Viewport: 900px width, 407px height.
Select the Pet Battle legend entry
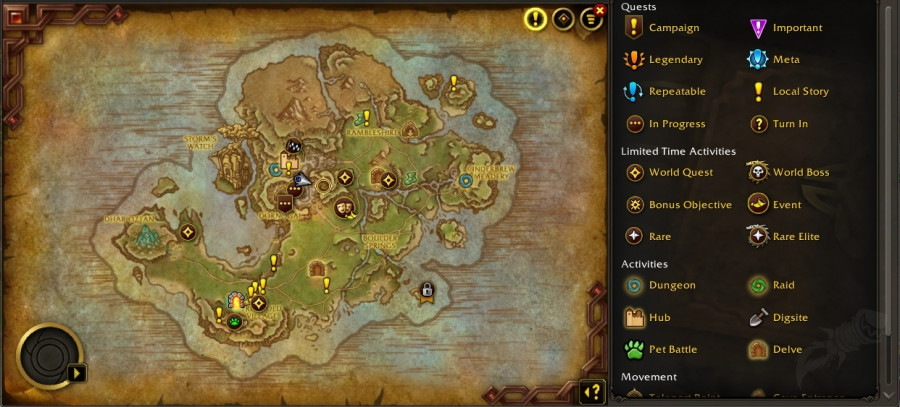point(672,350)
